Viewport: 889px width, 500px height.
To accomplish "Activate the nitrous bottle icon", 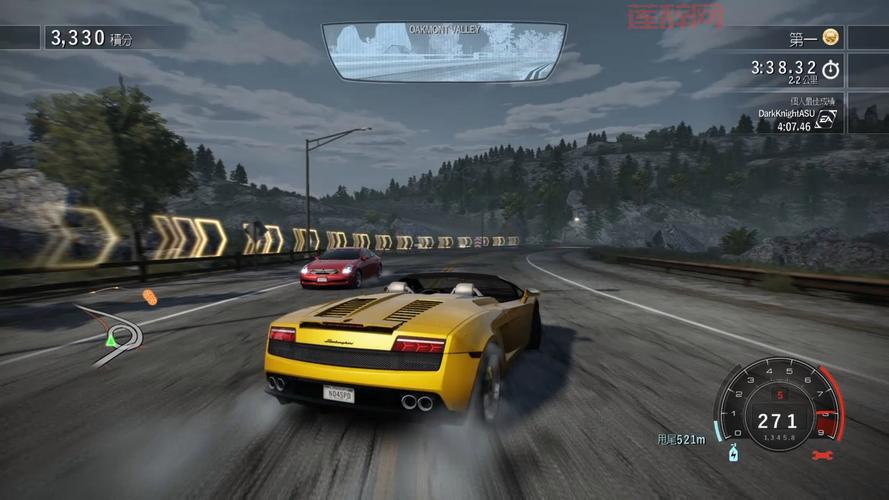I will pos(733,453).
